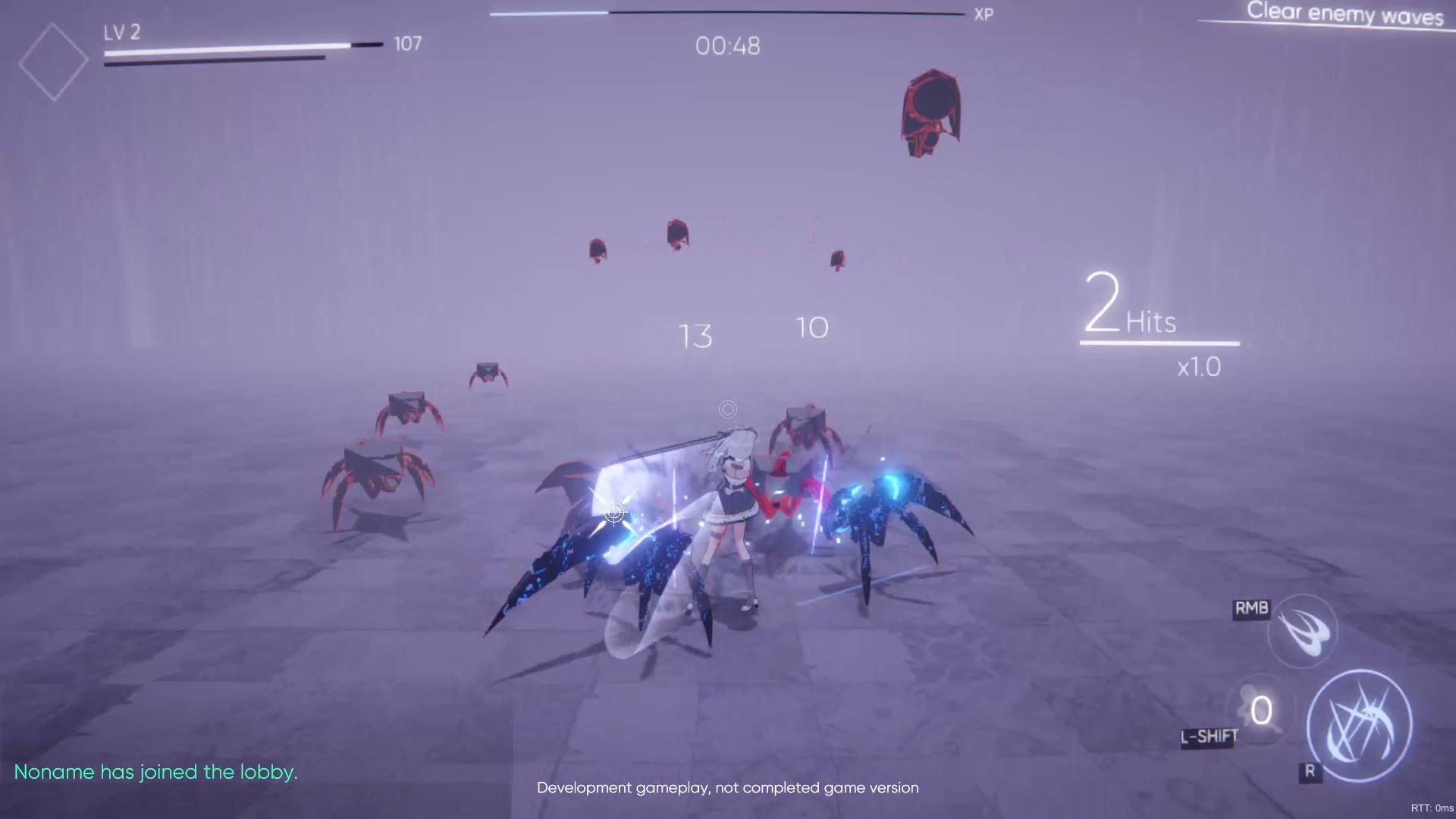
Task: Select the 00:48 match timer
Action: [727, 46]
